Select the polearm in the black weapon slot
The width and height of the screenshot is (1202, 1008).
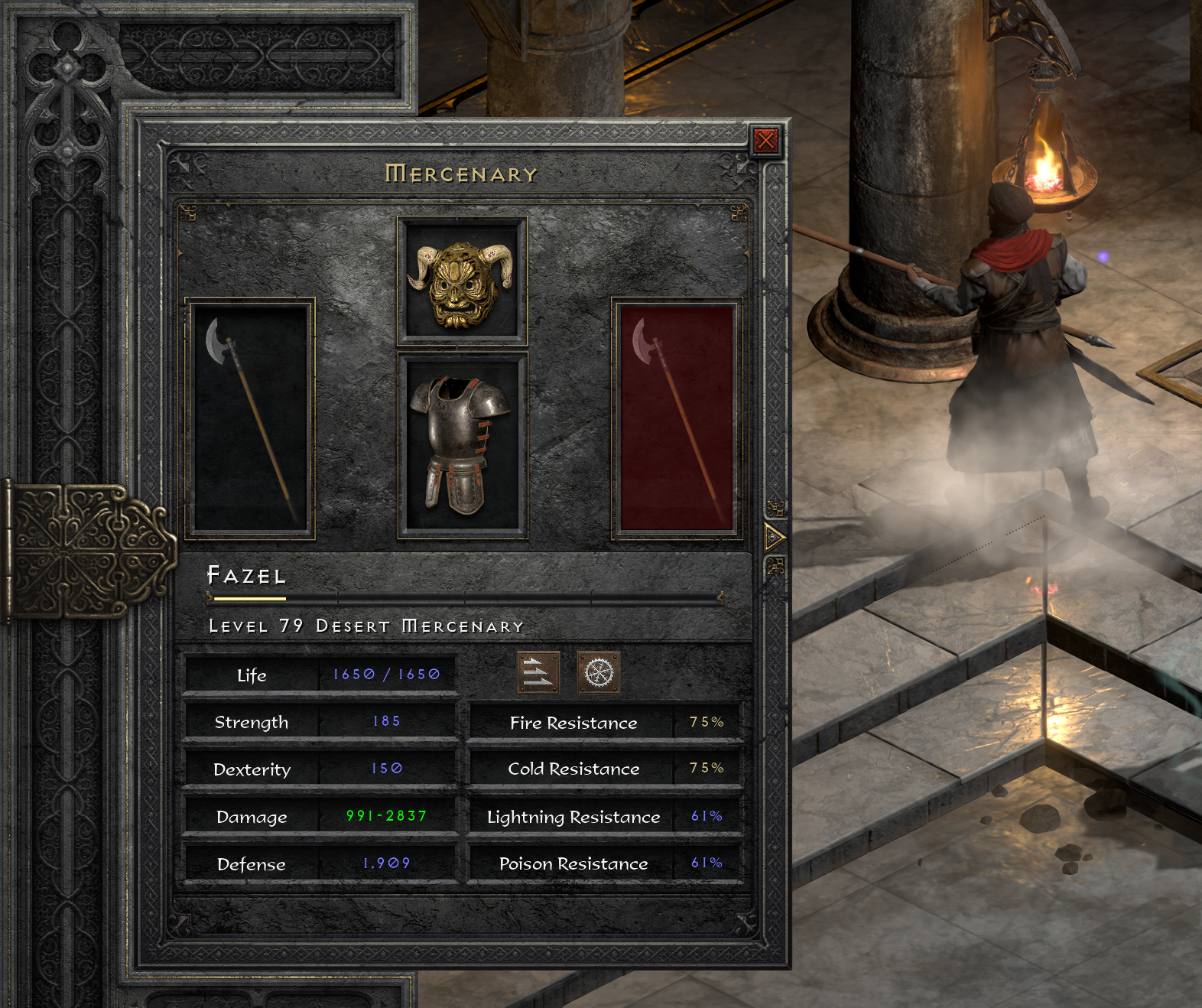click(250, 418)
